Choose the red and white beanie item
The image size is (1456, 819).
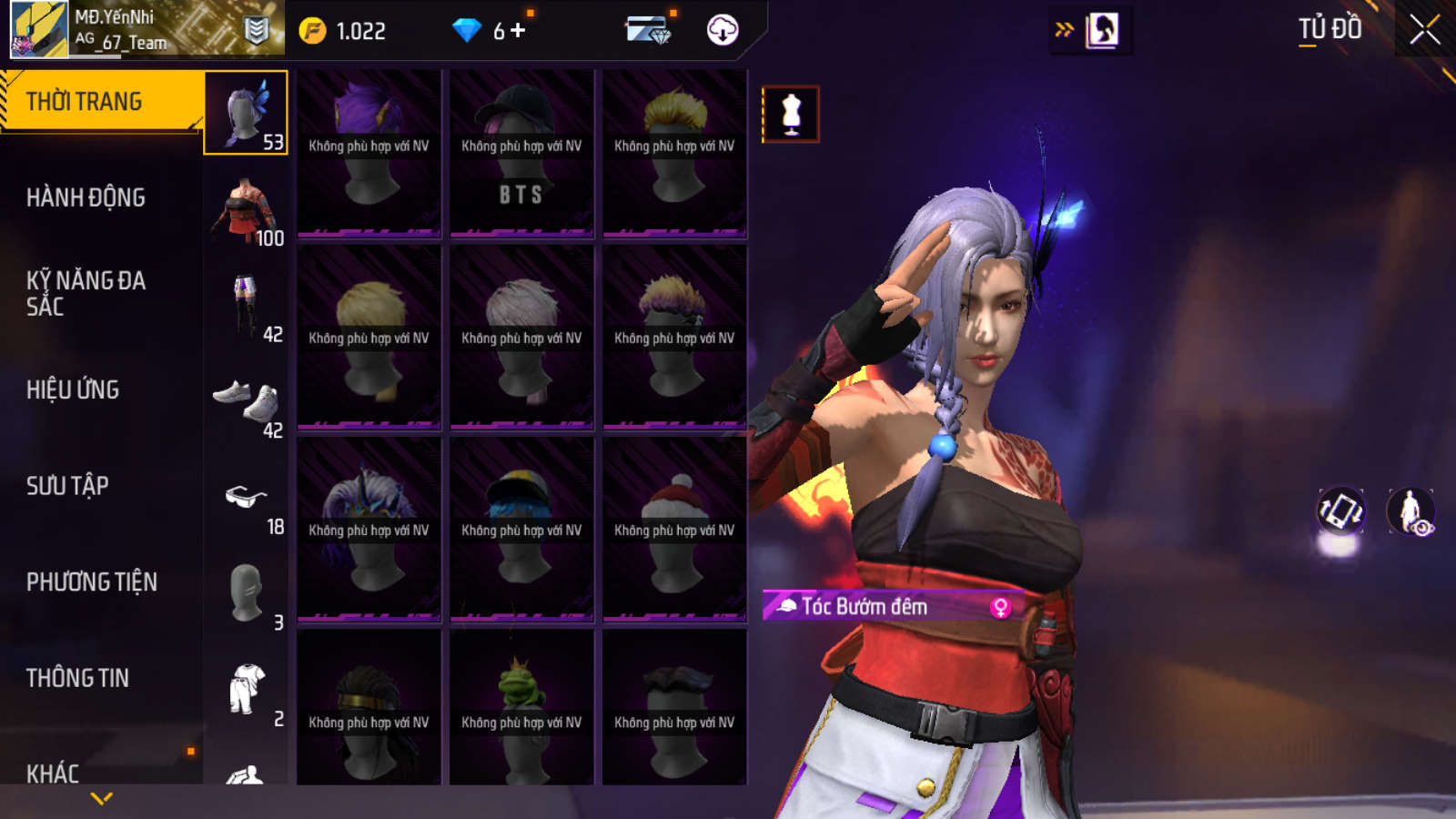click(x=674, y=528)
